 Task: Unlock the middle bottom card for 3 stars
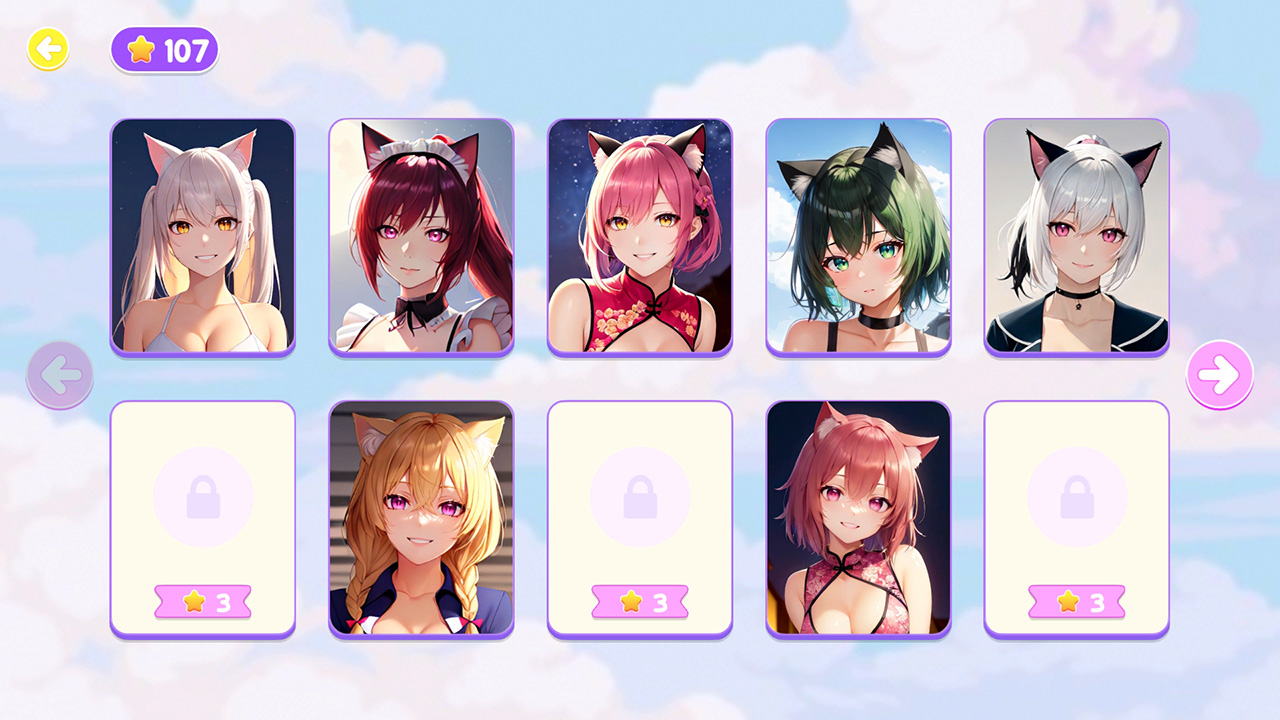(640, 601)
